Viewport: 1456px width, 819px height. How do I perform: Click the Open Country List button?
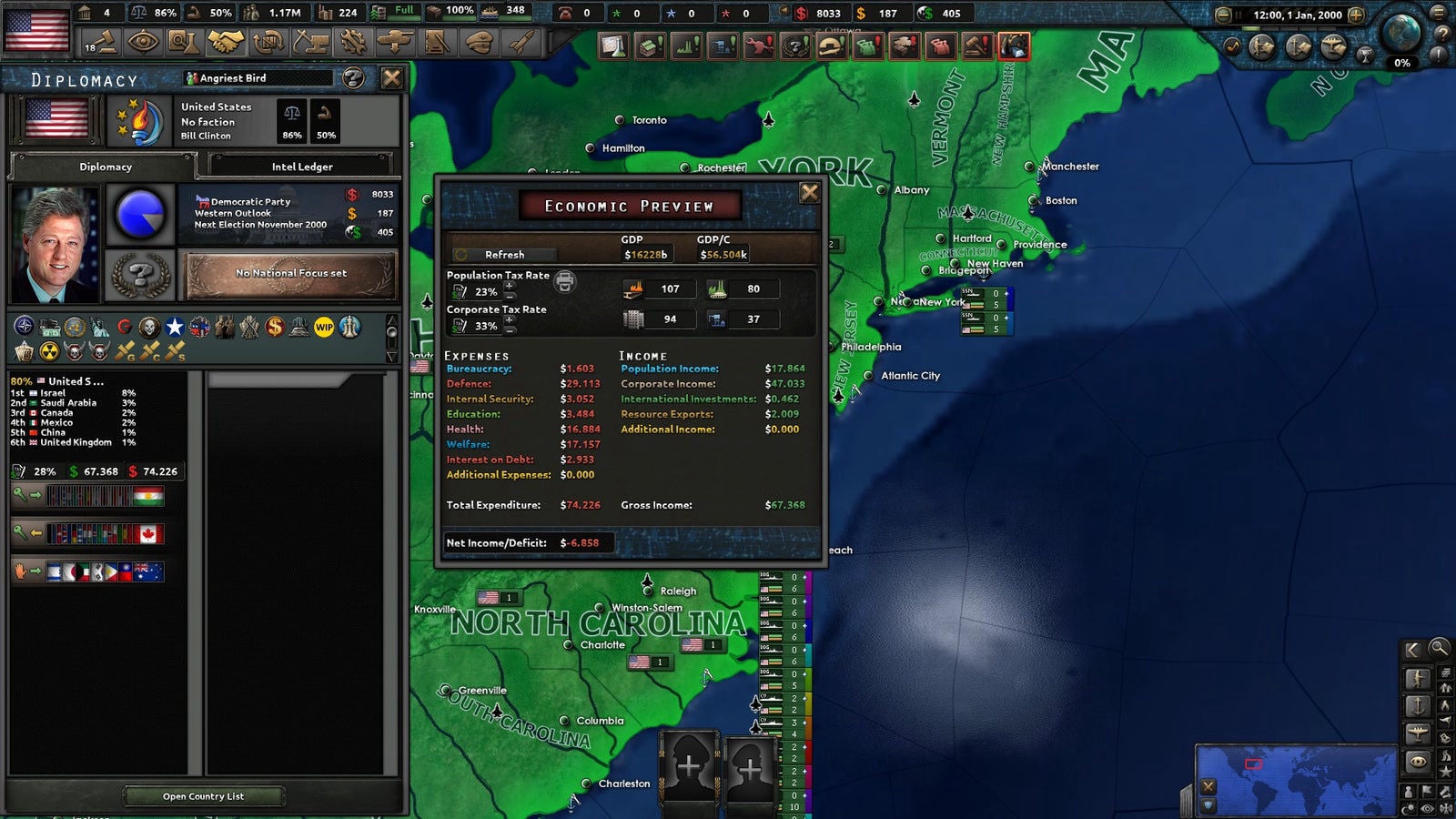pyautogui.click(x=202, y=795)
